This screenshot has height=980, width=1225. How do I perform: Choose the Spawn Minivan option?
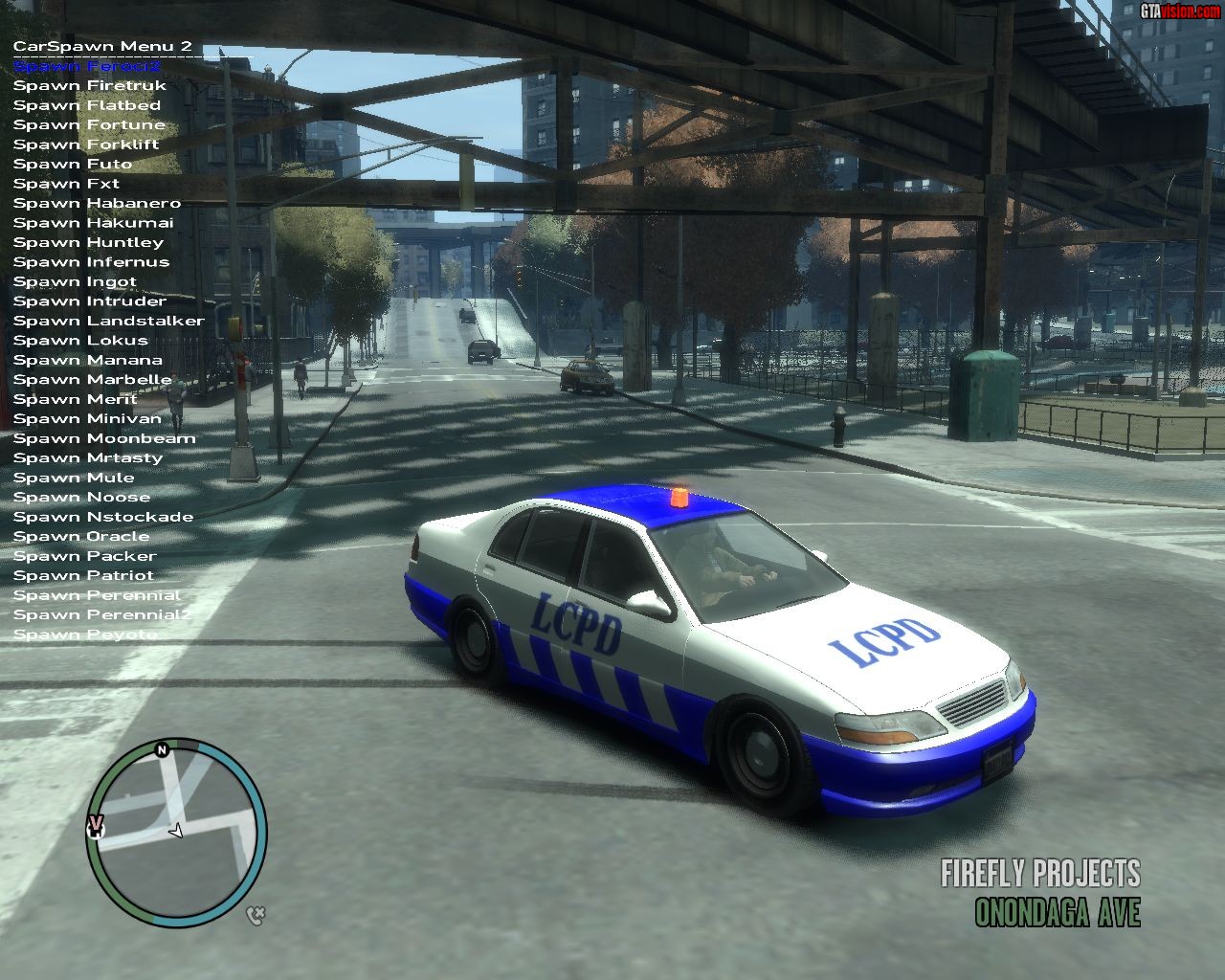coord(87,418)
